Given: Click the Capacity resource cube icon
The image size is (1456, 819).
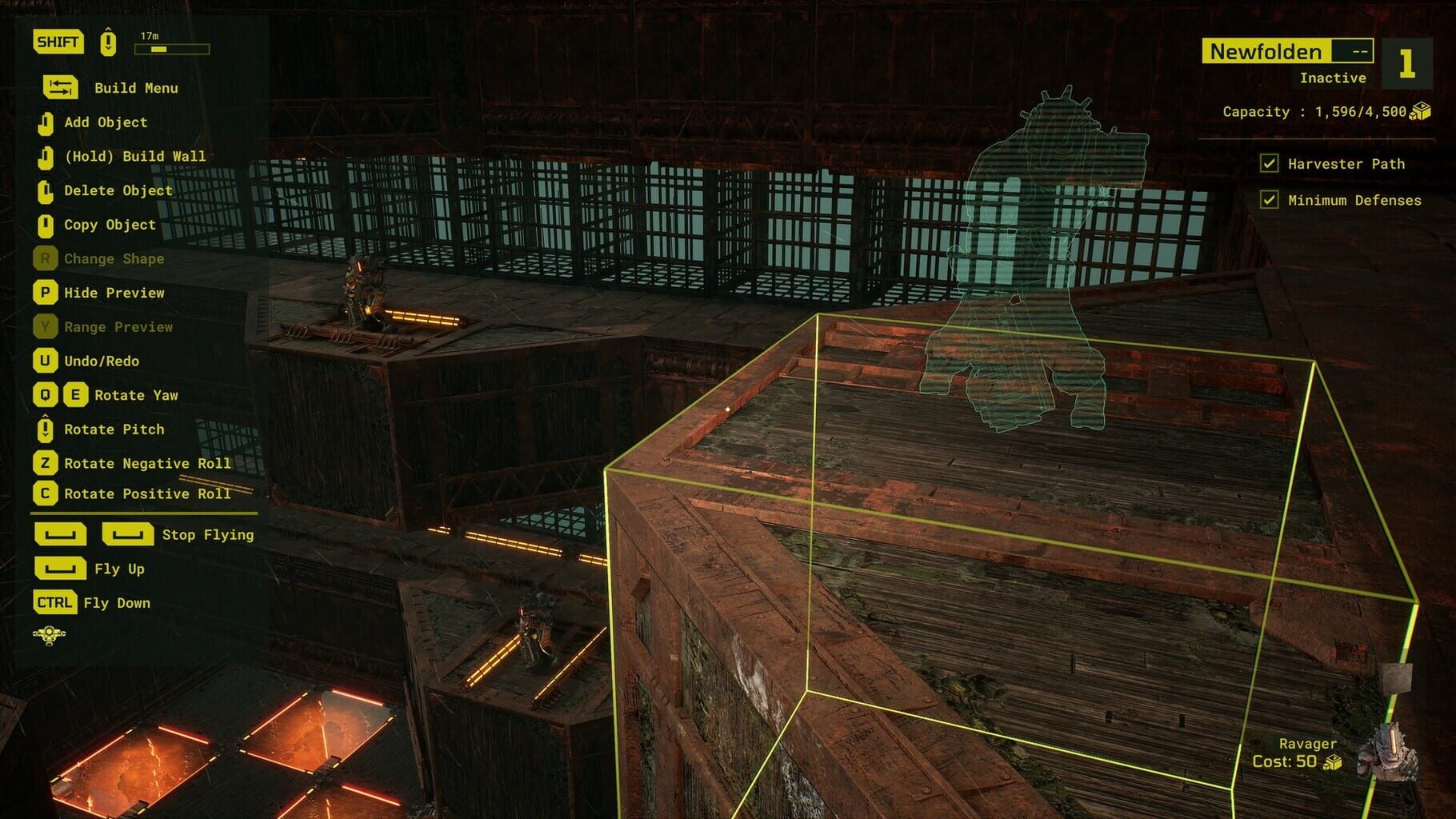Looking at the screenshot, I should (x=1418, y=111).
